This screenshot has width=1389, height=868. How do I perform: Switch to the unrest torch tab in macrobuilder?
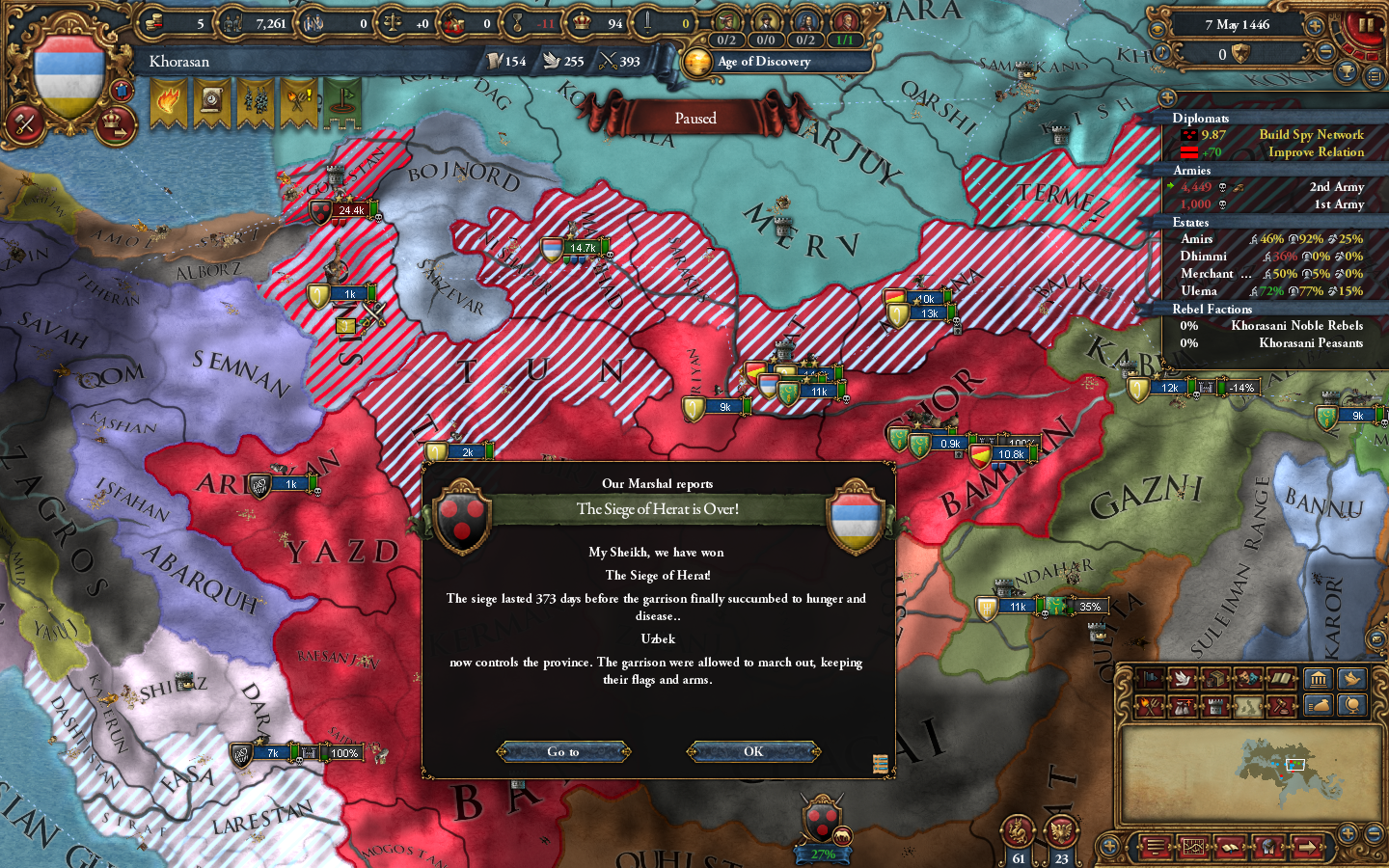1150,705
